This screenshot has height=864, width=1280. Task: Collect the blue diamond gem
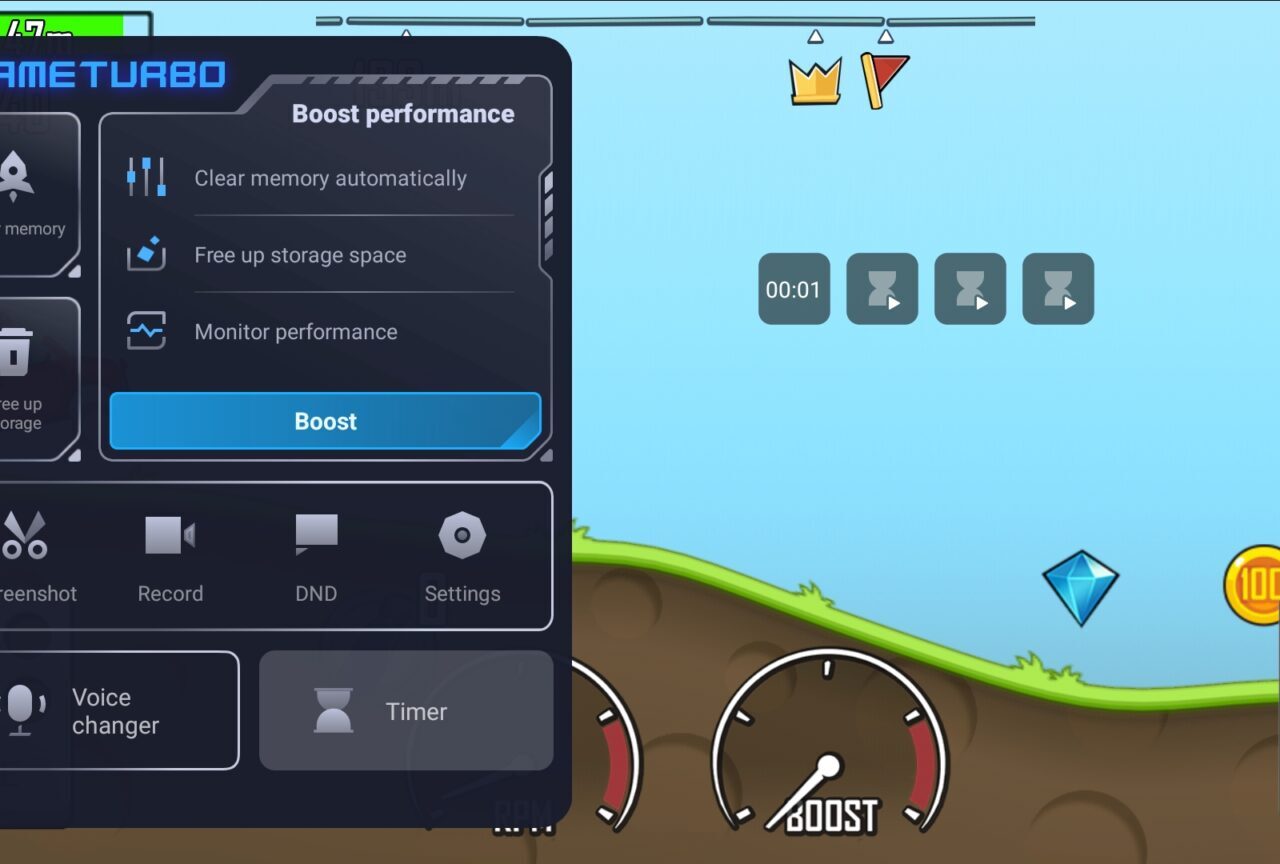1081,584
